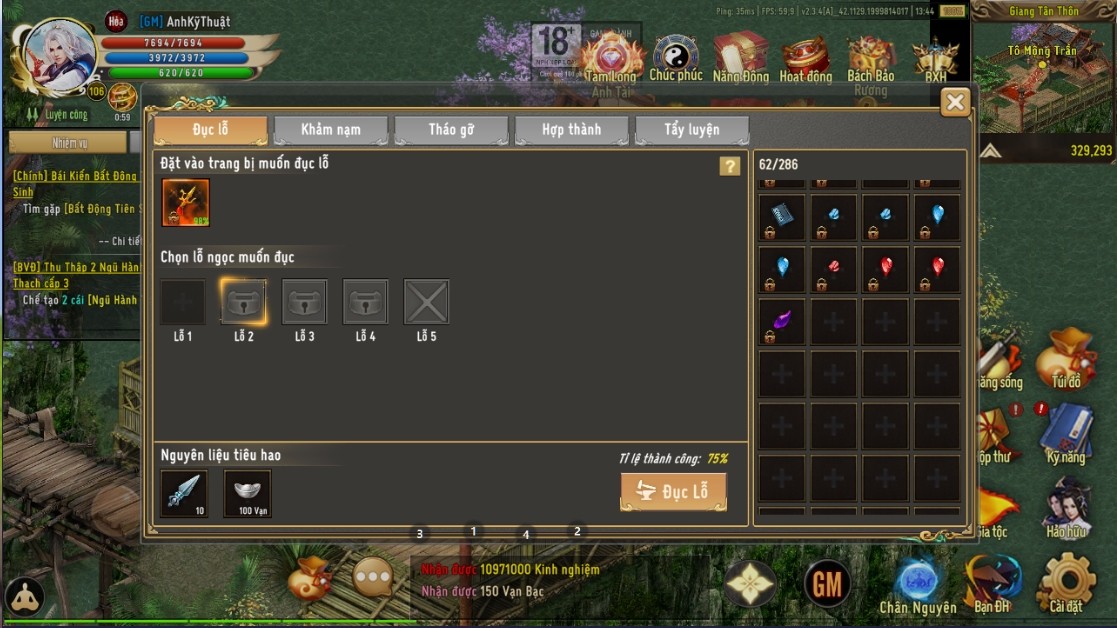Select the Hợp thành tab
The image size is (1117, 628).
click(571, 130)
